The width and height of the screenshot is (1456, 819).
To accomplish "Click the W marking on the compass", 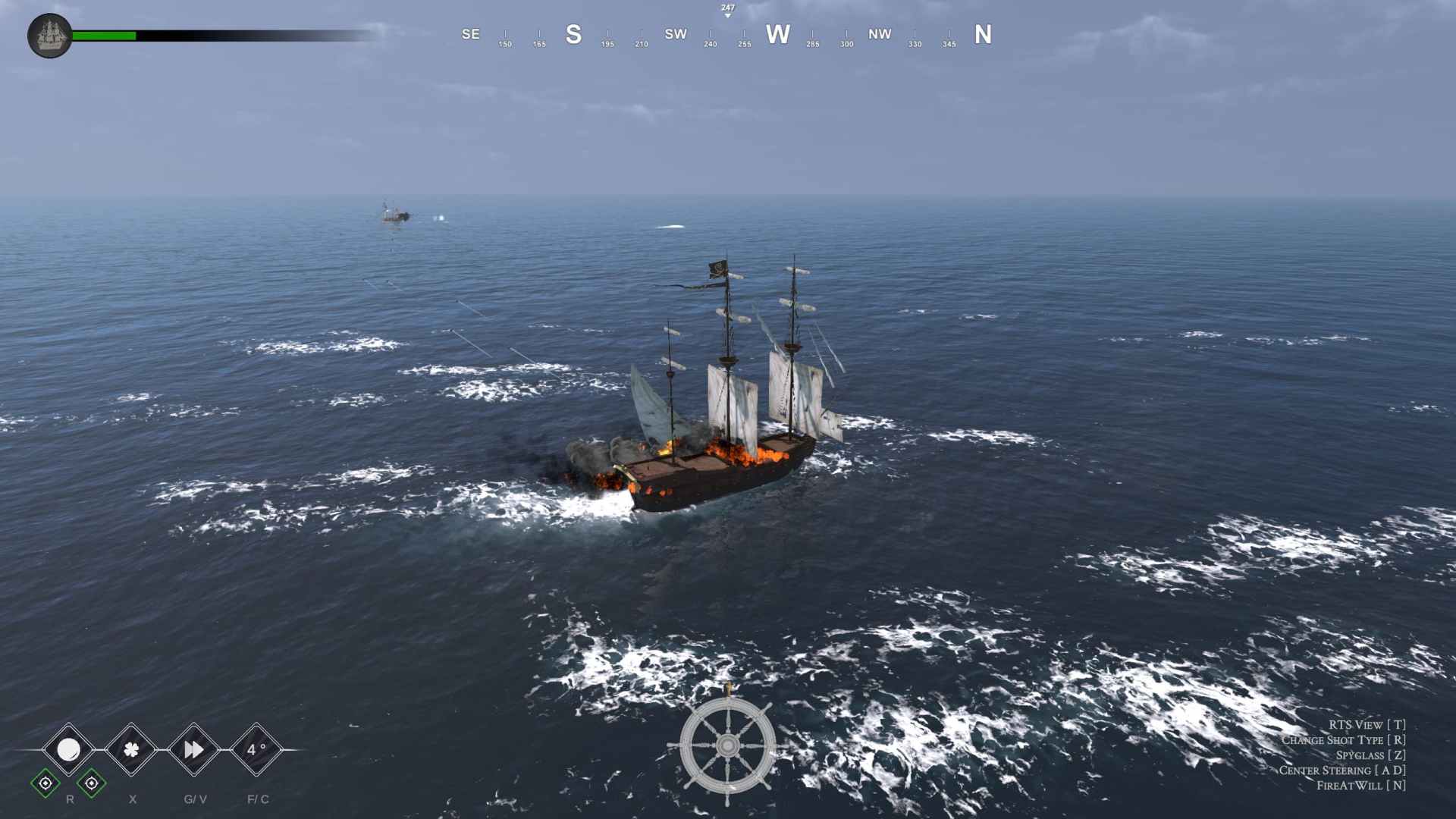I will [777, 34].
